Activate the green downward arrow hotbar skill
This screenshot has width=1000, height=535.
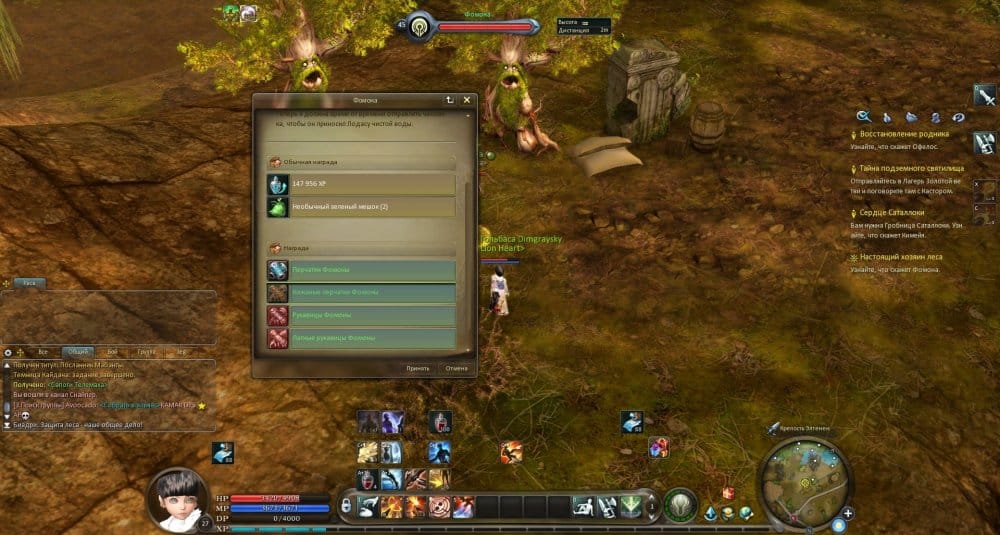(x=631, y=507)
